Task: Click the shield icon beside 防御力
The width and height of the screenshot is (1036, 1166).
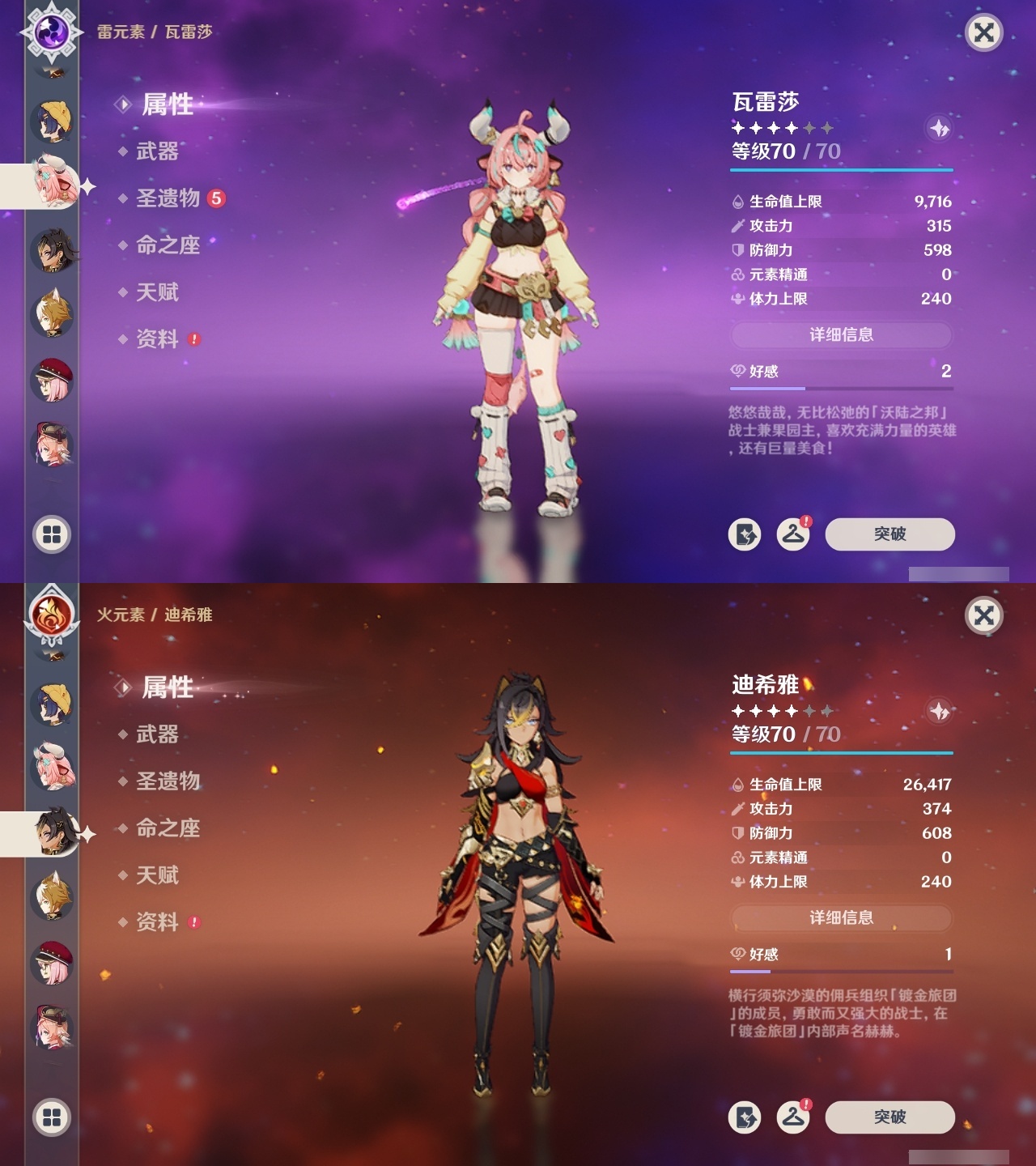Action: click(737, 250)
